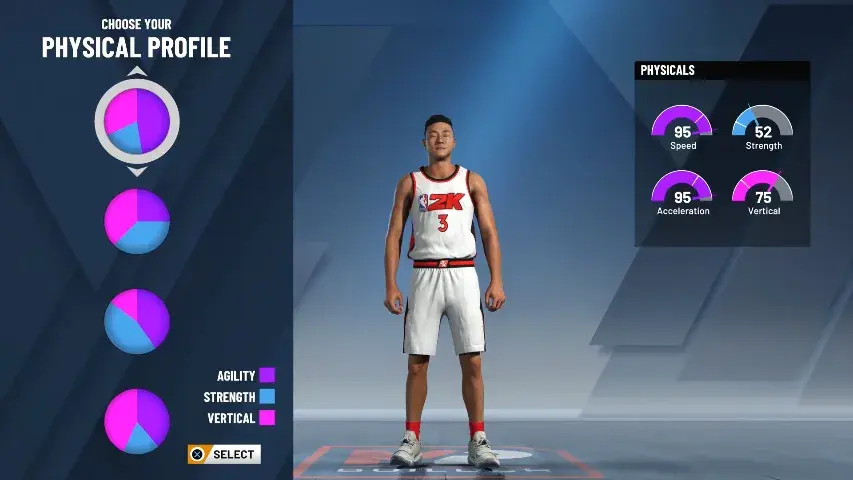The height and width of the screenshot is (480, 853).
Task: Select the highlighted pie chart with grey ring
Action: (x=137, y=121)
